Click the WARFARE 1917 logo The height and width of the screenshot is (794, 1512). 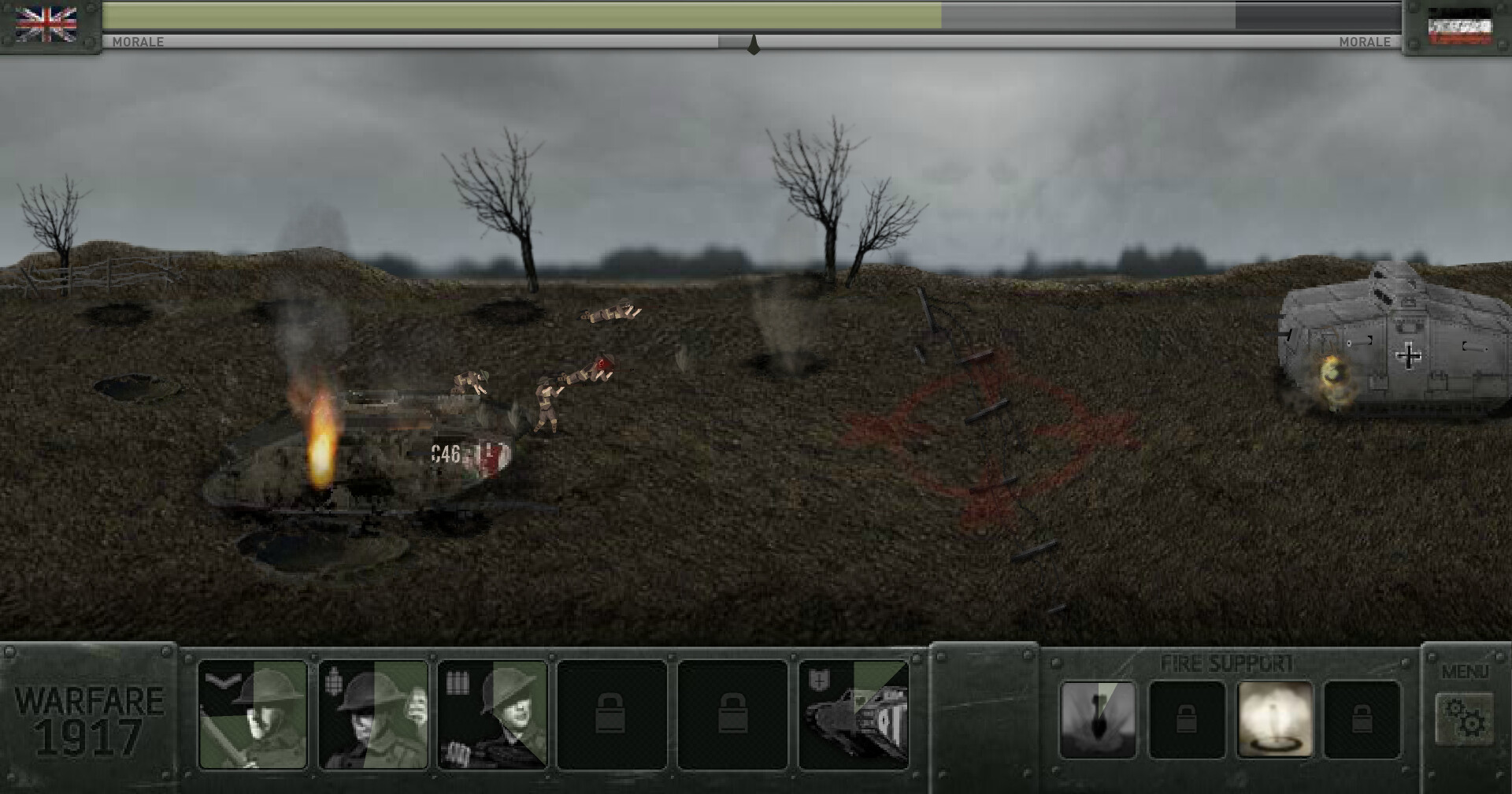[x=87, y=721]
